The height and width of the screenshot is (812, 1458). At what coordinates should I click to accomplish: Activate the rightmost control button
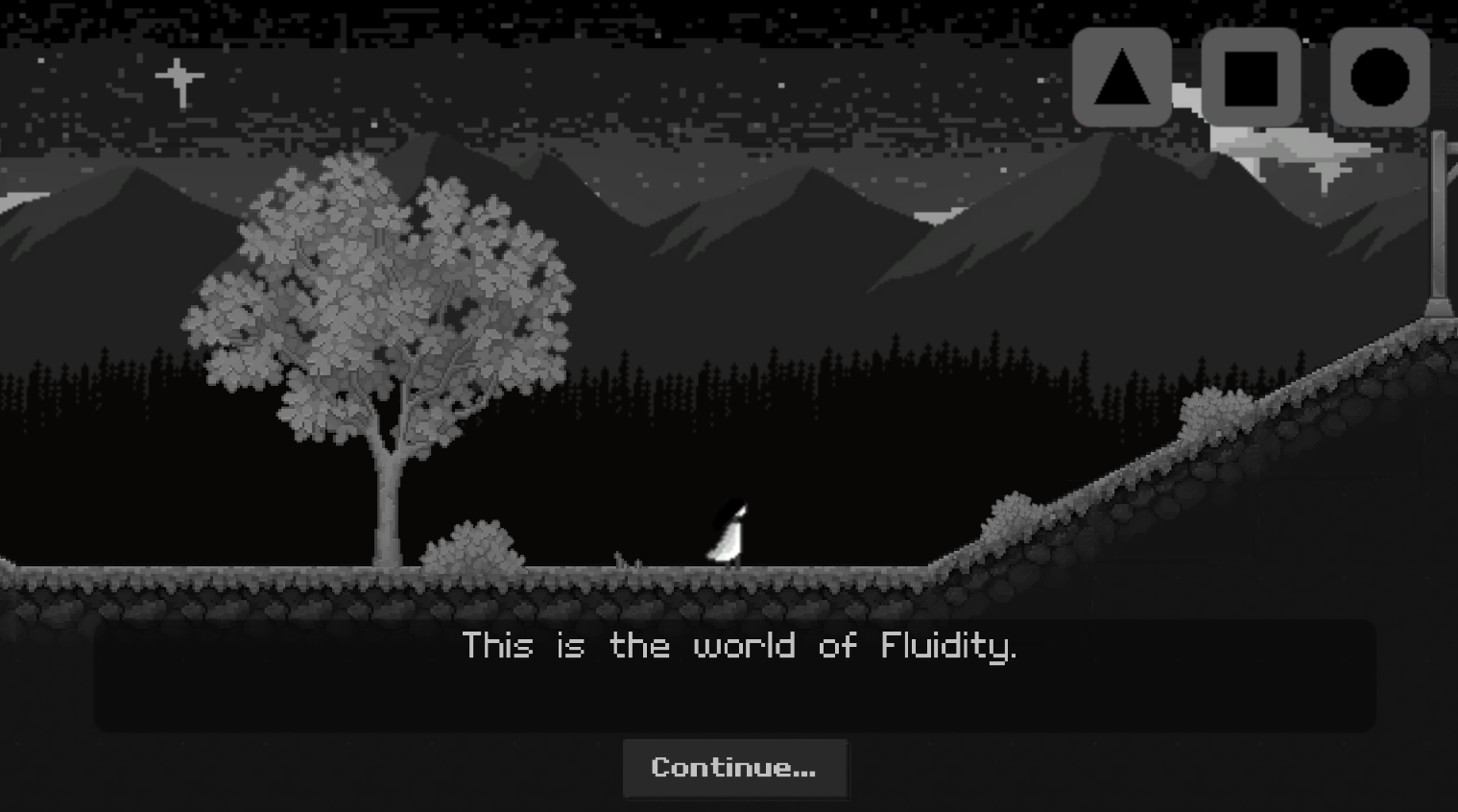(x=1379, y=77)
